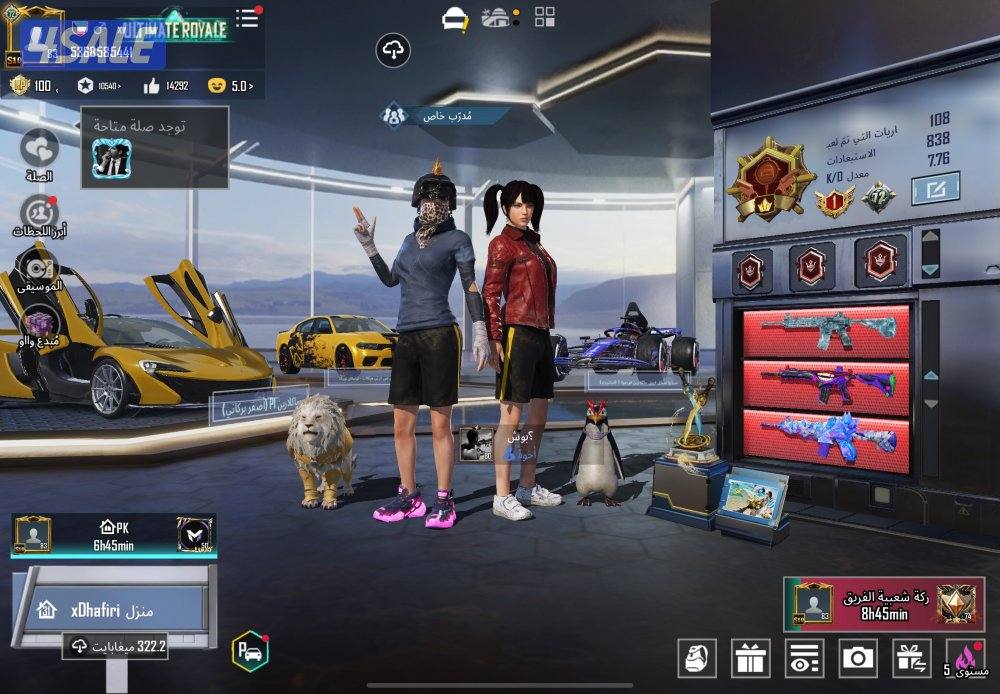Open the purple cube creator icon
The image size is (1000, 694).
[x=39, y=323]
